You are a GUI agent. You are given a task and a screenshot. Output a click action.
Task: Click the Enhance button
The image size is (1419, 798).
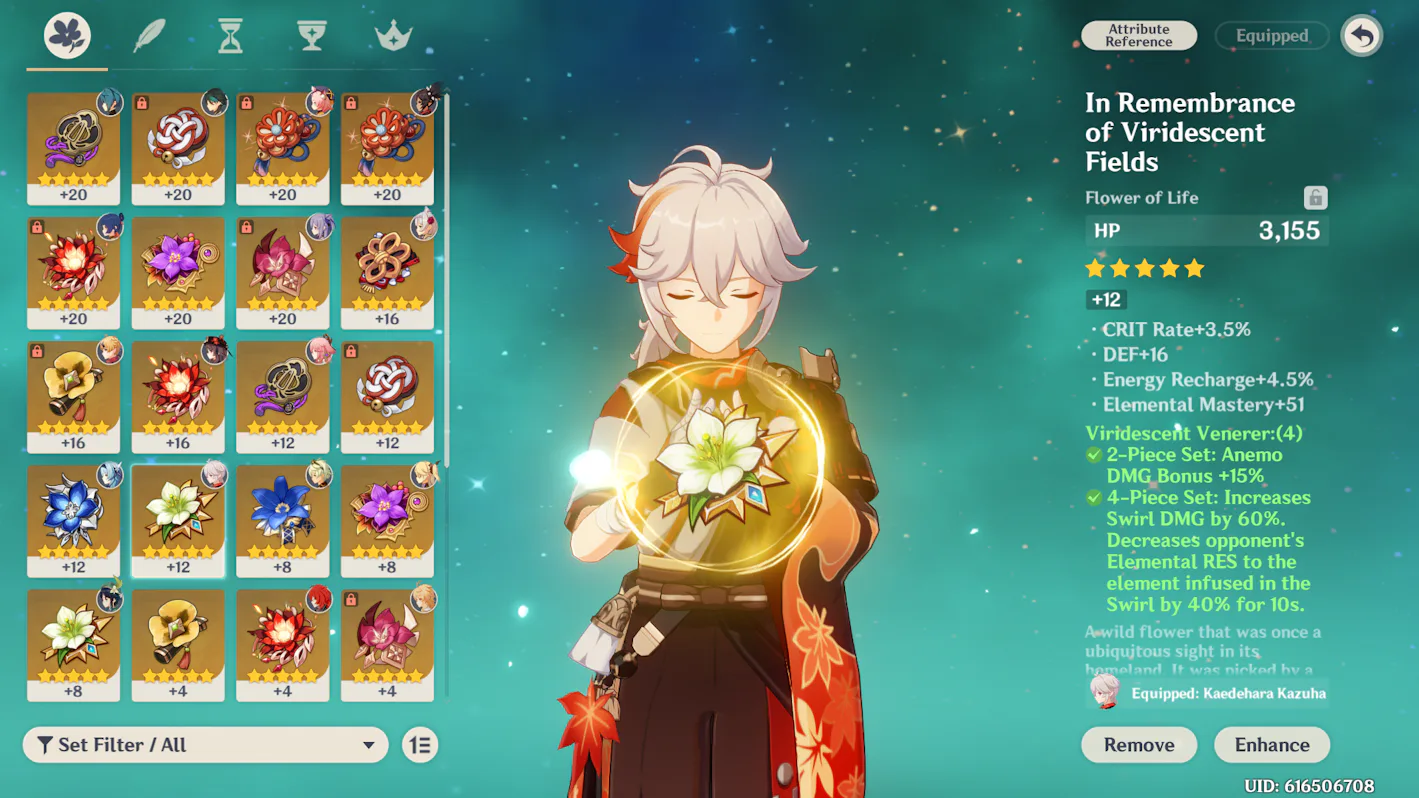click(x=1271, y=744)
